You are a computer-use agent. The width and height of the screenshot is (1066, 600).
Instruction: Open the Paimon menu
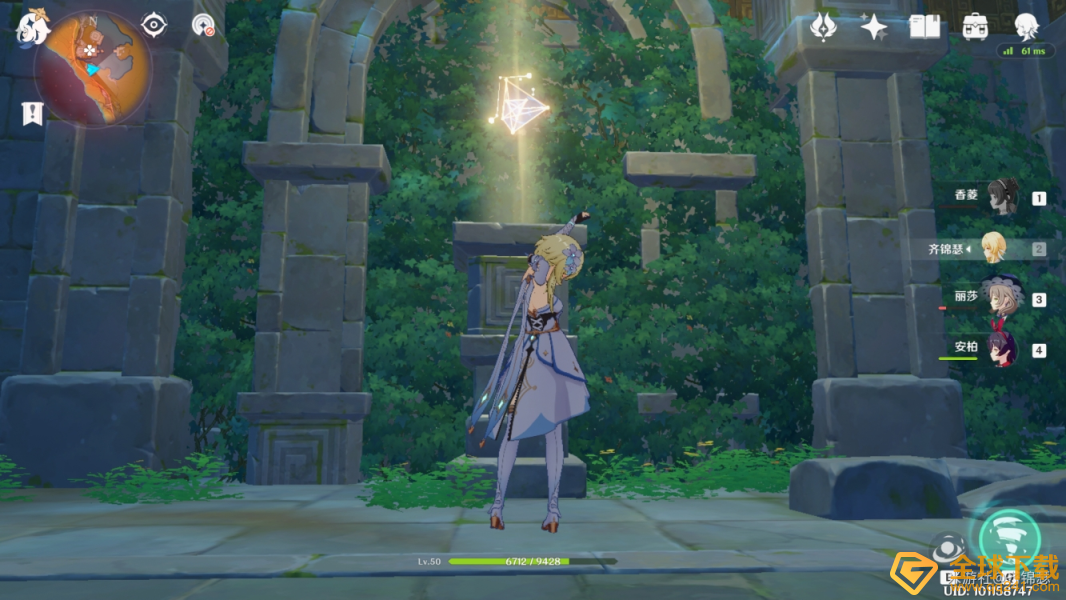(x=32, y=27)
